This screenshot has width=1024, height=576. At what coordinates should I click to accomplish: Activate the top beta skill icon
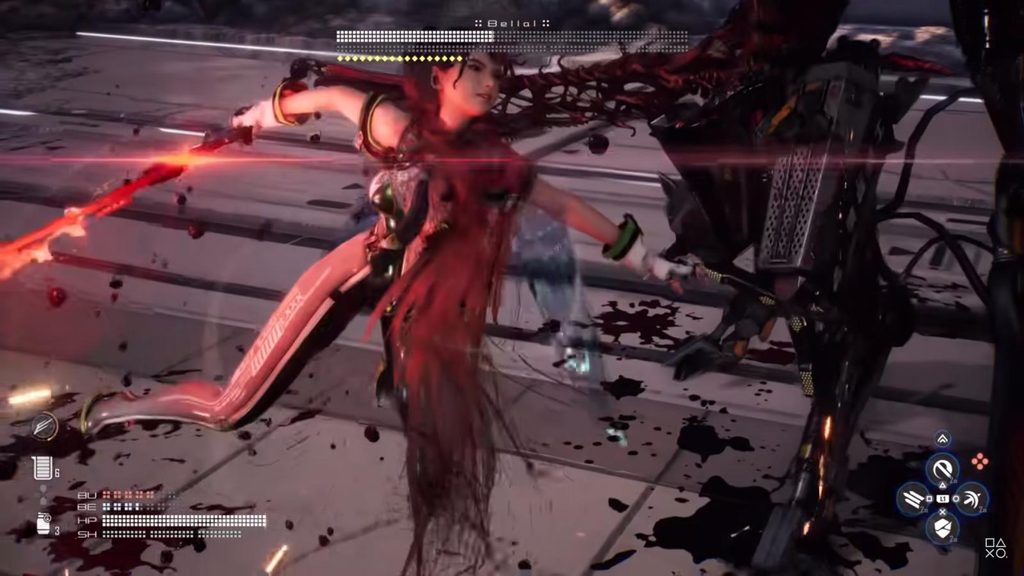click(x=941, y=468)
